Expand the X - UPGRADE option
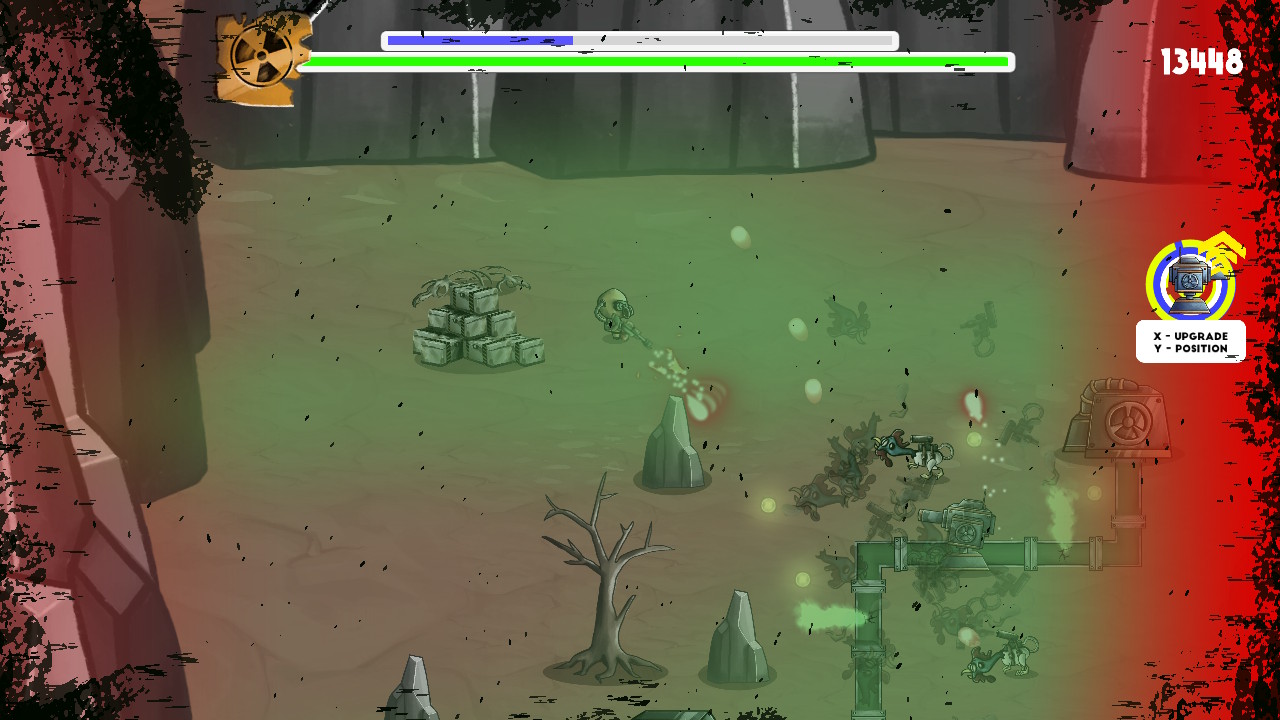This screenshot has width=1280, height=720. click(1190, 336)
